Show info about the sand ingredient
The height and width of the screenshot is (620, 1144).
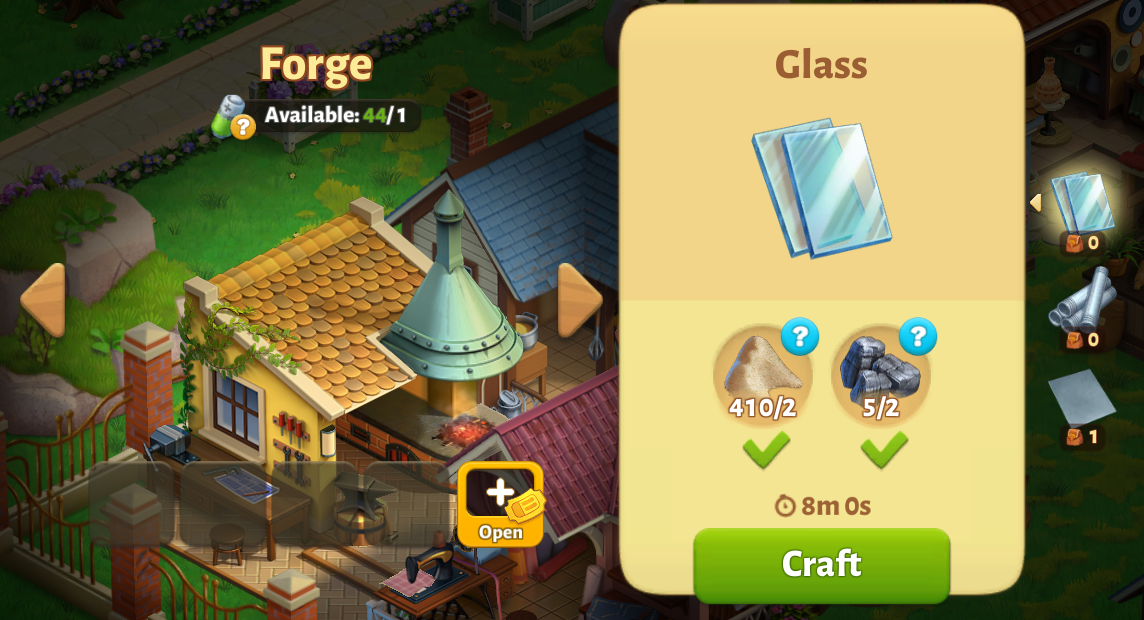click(x=800, y=337)
